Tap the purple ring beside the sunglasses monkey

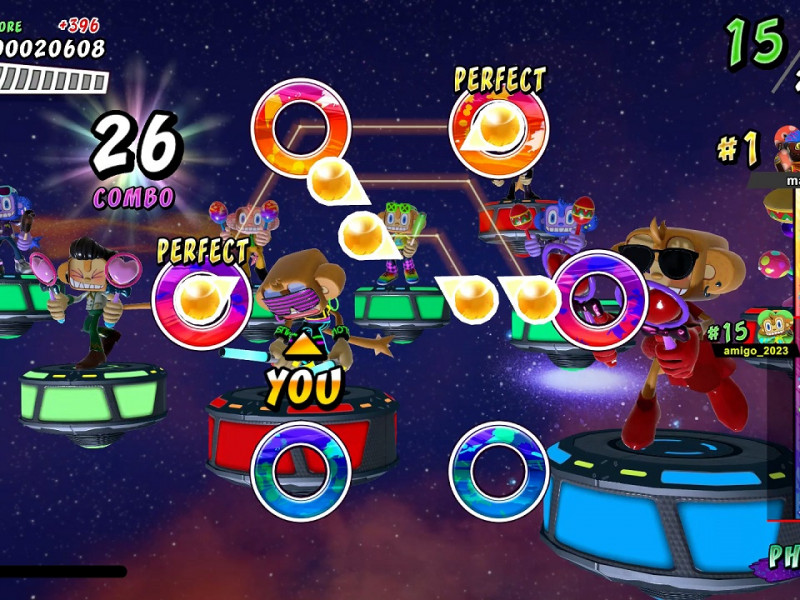pos(600,299)
